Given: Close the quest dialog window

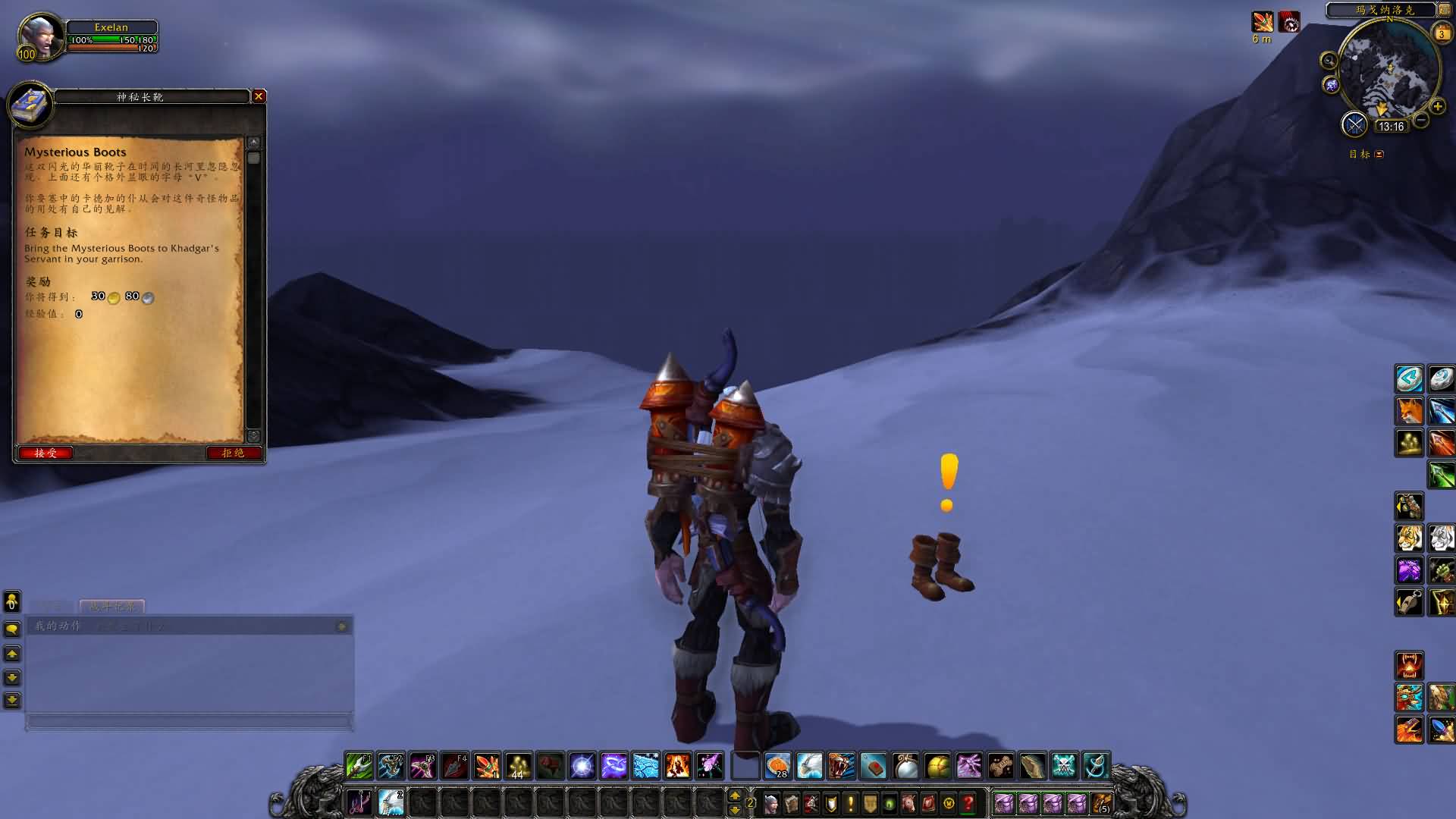Looking at the screenshot, I should (259, 96).
